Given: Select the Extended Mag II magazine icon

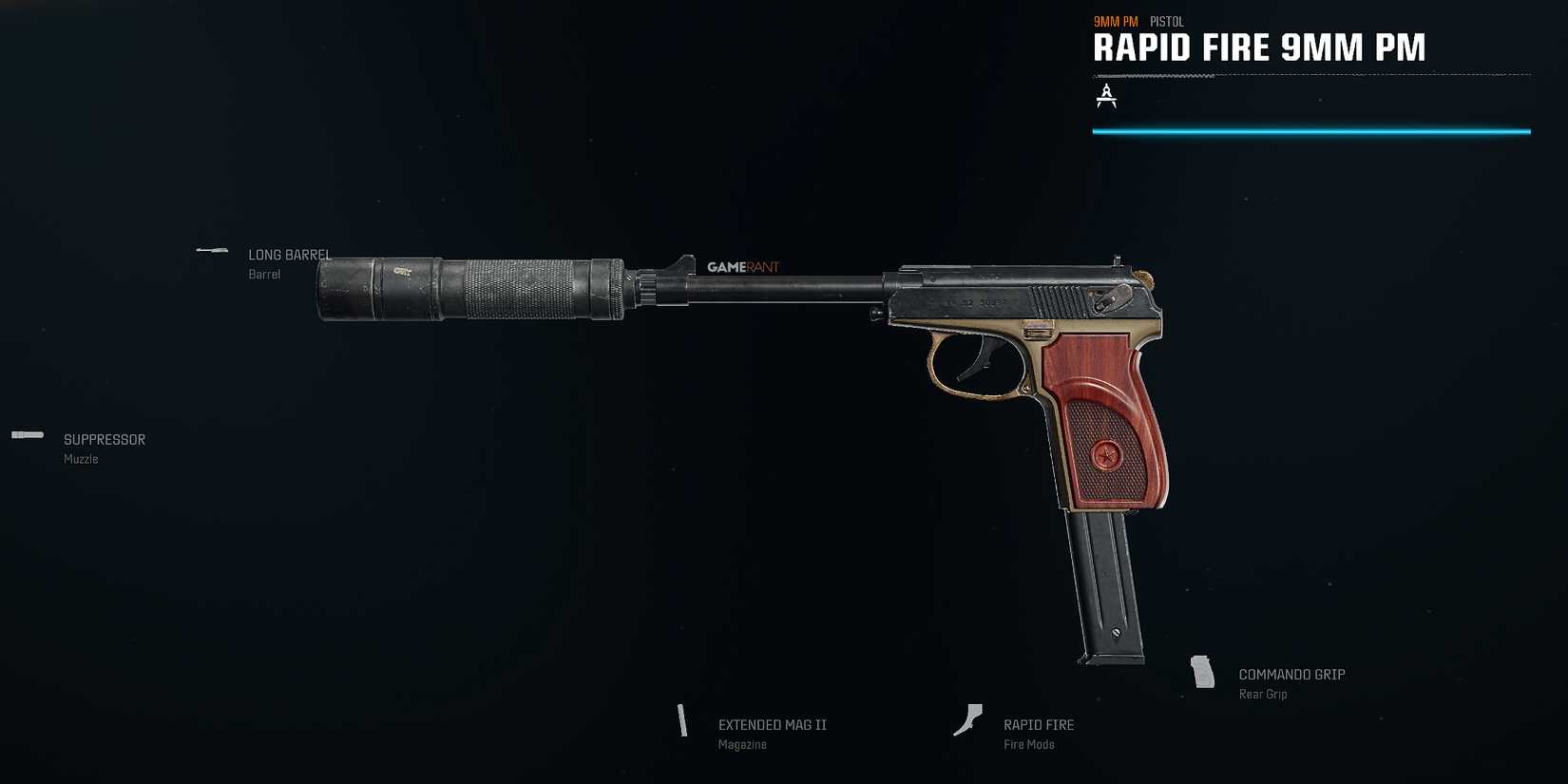Looking at the screenshot, I should [683, 722].
